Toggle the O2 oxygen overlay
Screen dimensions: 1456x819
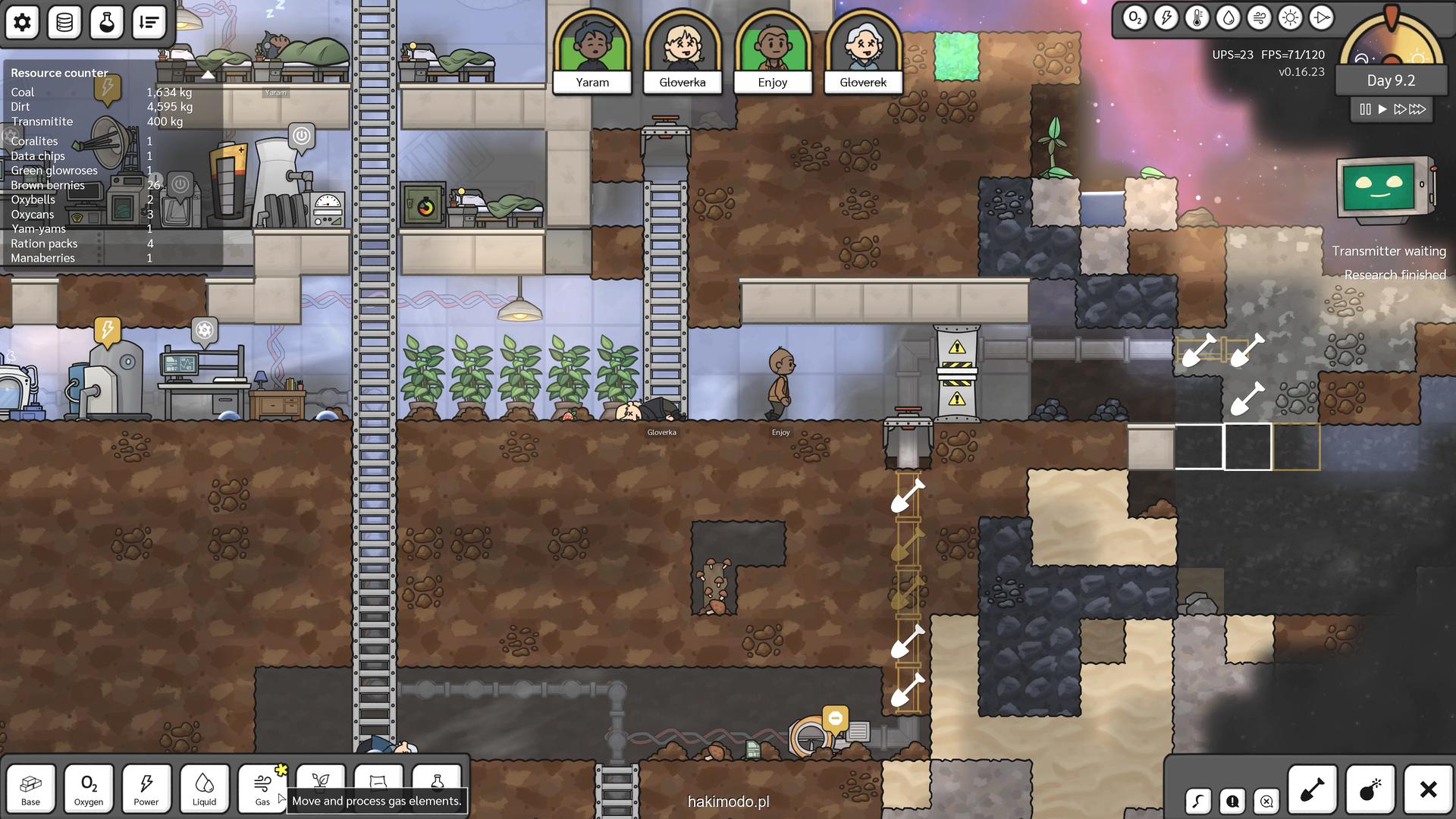(1134, 18)
